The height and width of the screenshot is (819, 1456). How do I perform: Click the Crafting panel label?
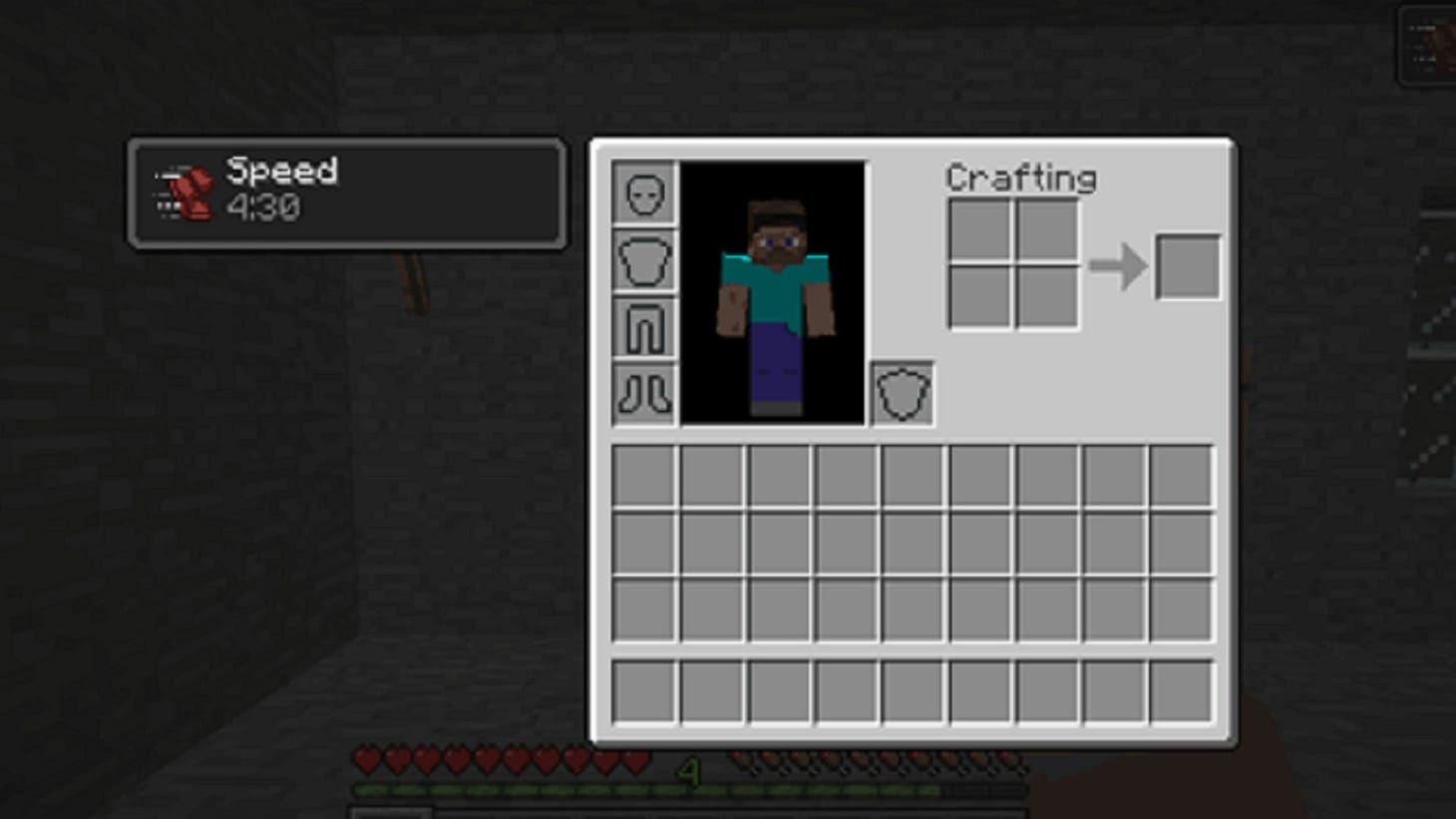tap(1021, 180)
